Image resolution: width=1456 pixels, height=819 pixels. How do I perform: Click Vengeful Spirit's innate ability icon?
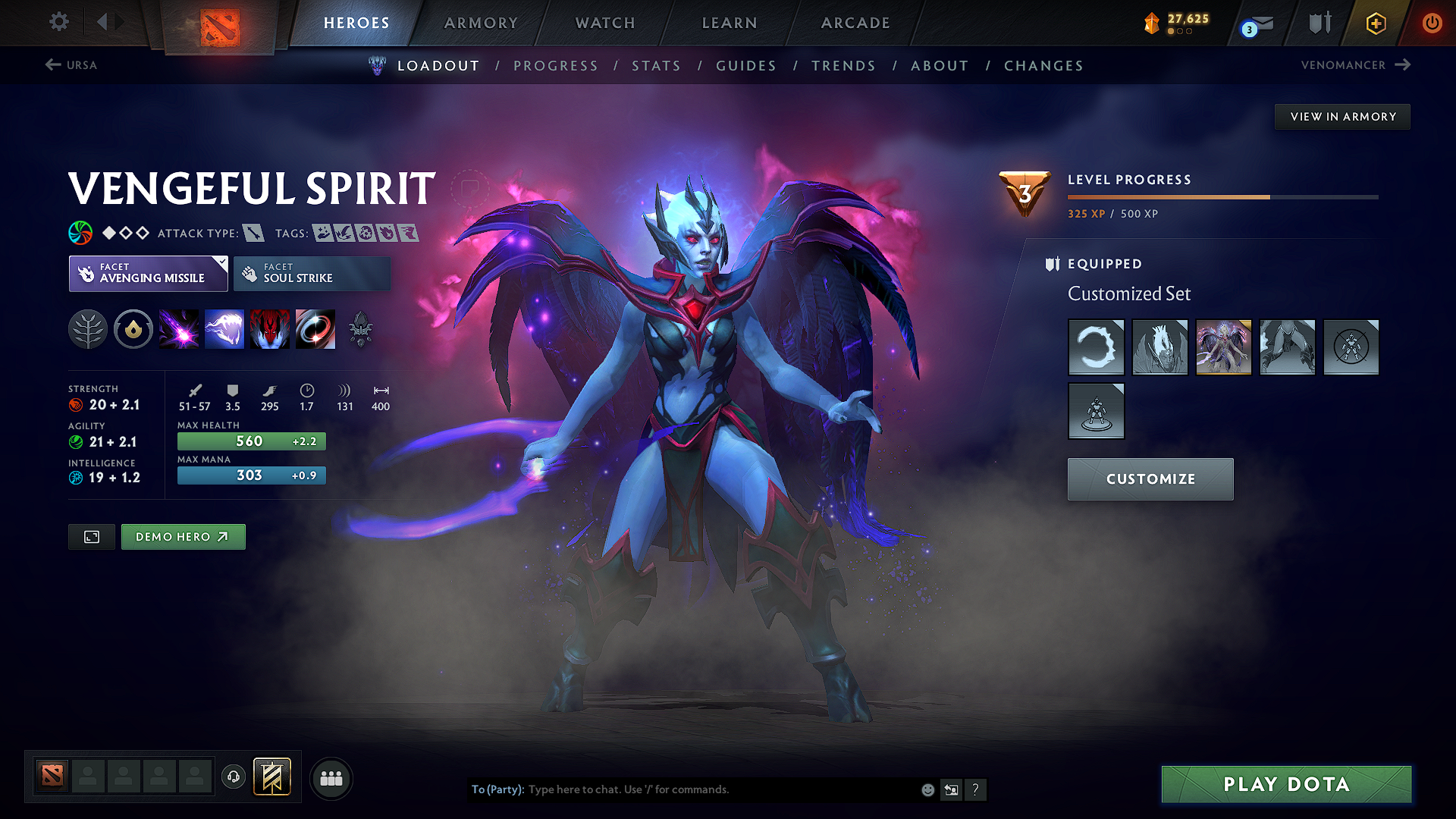pyautogui.click(x=133, y=328)
